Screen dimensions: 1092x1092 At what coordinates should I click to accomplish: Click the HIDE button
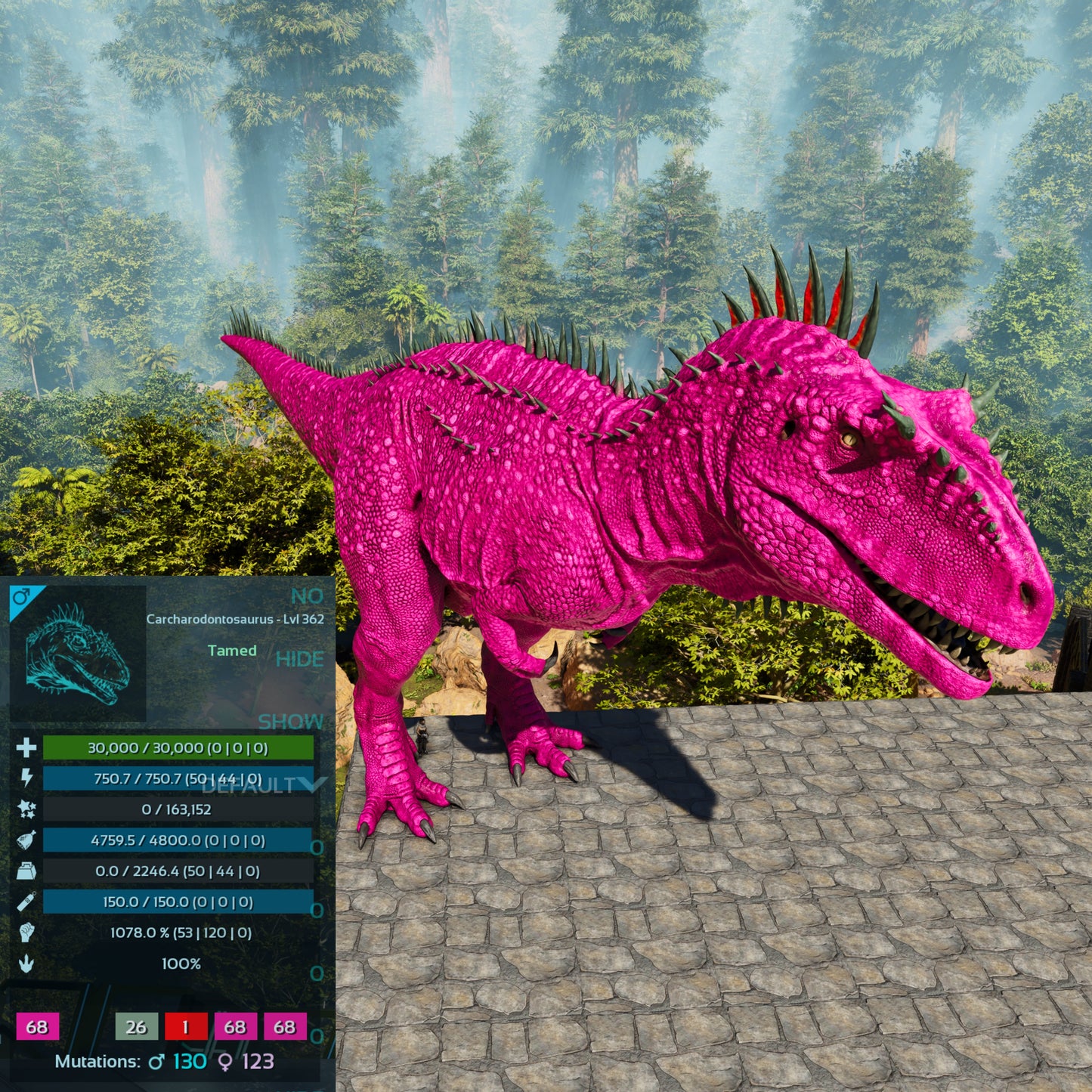click(x=299, y=660)
